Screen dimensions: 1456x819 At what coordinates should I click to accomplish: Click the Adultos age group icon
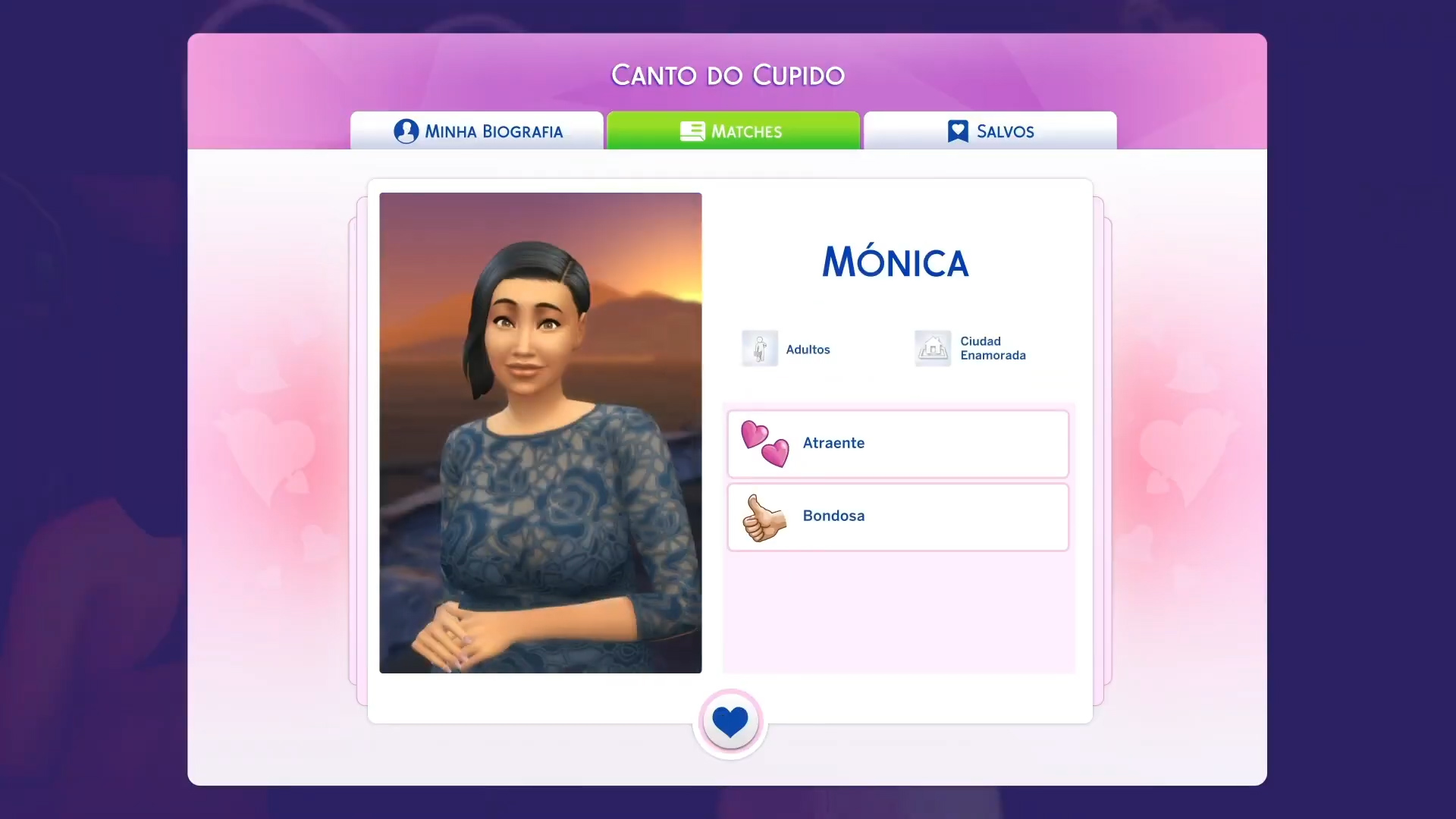coord(760,348)
